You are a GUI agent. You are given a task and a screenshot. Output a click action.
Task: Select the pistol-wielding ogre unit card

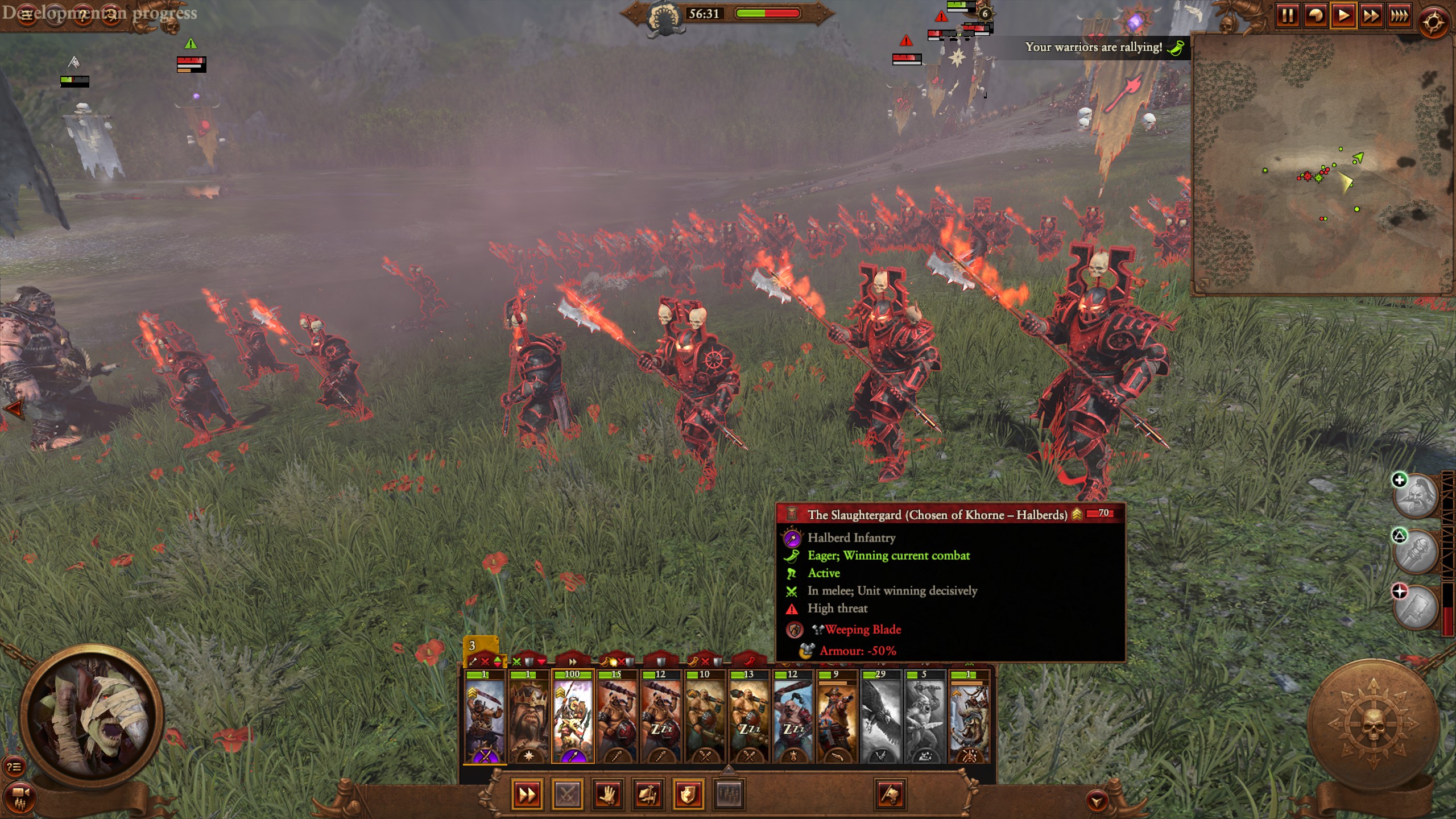click(x=837, y=718)
